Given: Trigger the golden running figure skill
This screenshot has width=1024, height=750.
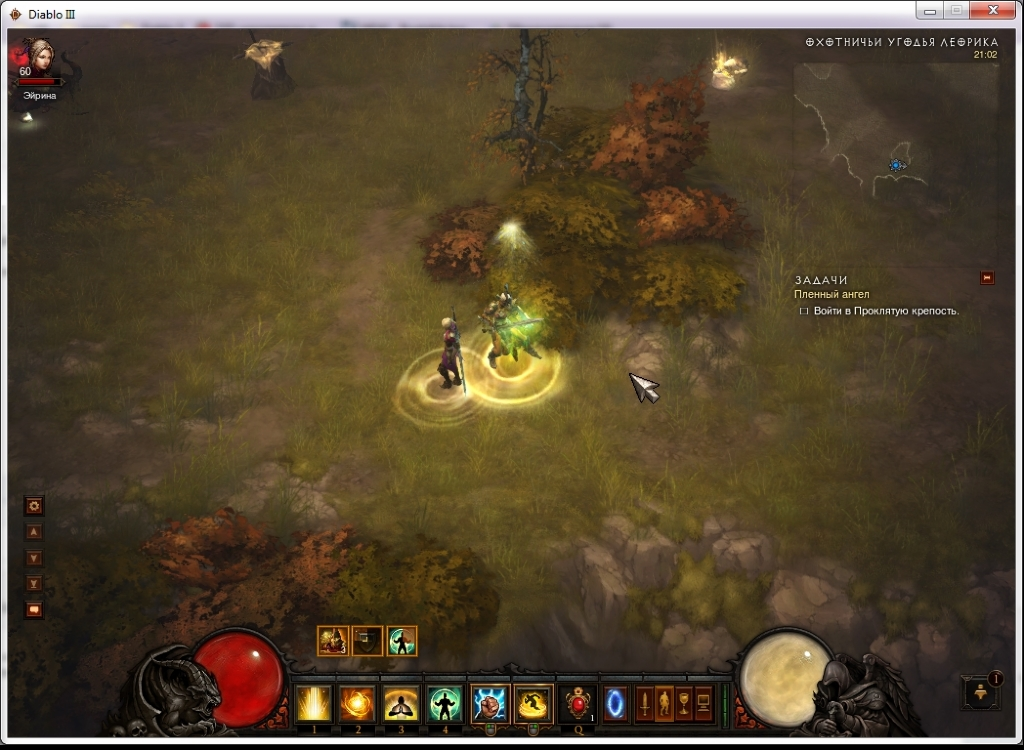Looking at the screenshot, I should (x=533, y=704).
